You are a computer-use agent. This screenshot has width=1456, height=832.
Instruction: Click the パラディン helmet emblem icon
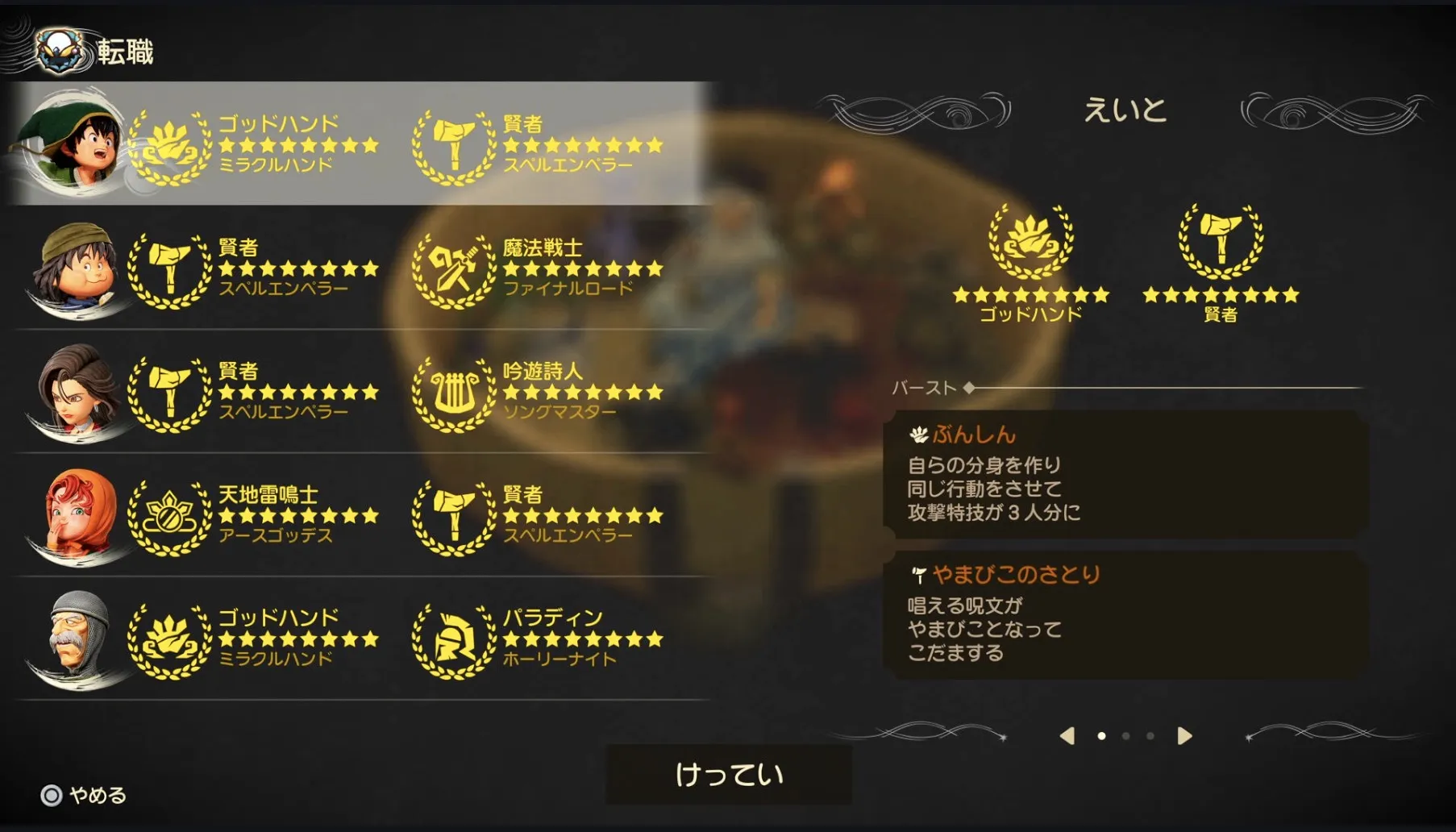click(x=456, y=639)
